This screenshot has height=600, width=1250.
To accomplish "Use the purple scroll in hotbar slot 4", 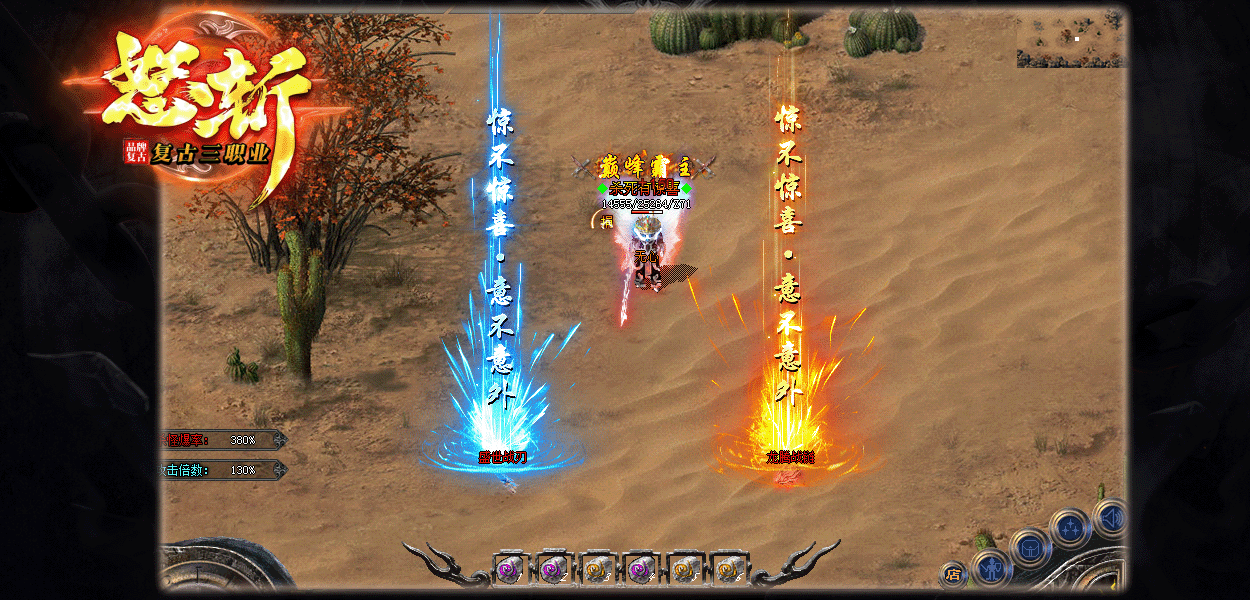I will click(x=641, y=569).
